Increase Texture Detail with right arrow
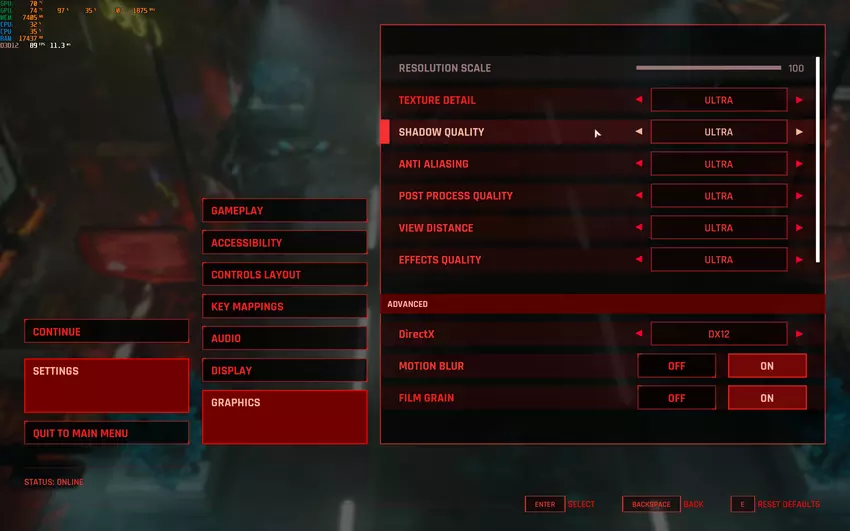 pos(799,100)
